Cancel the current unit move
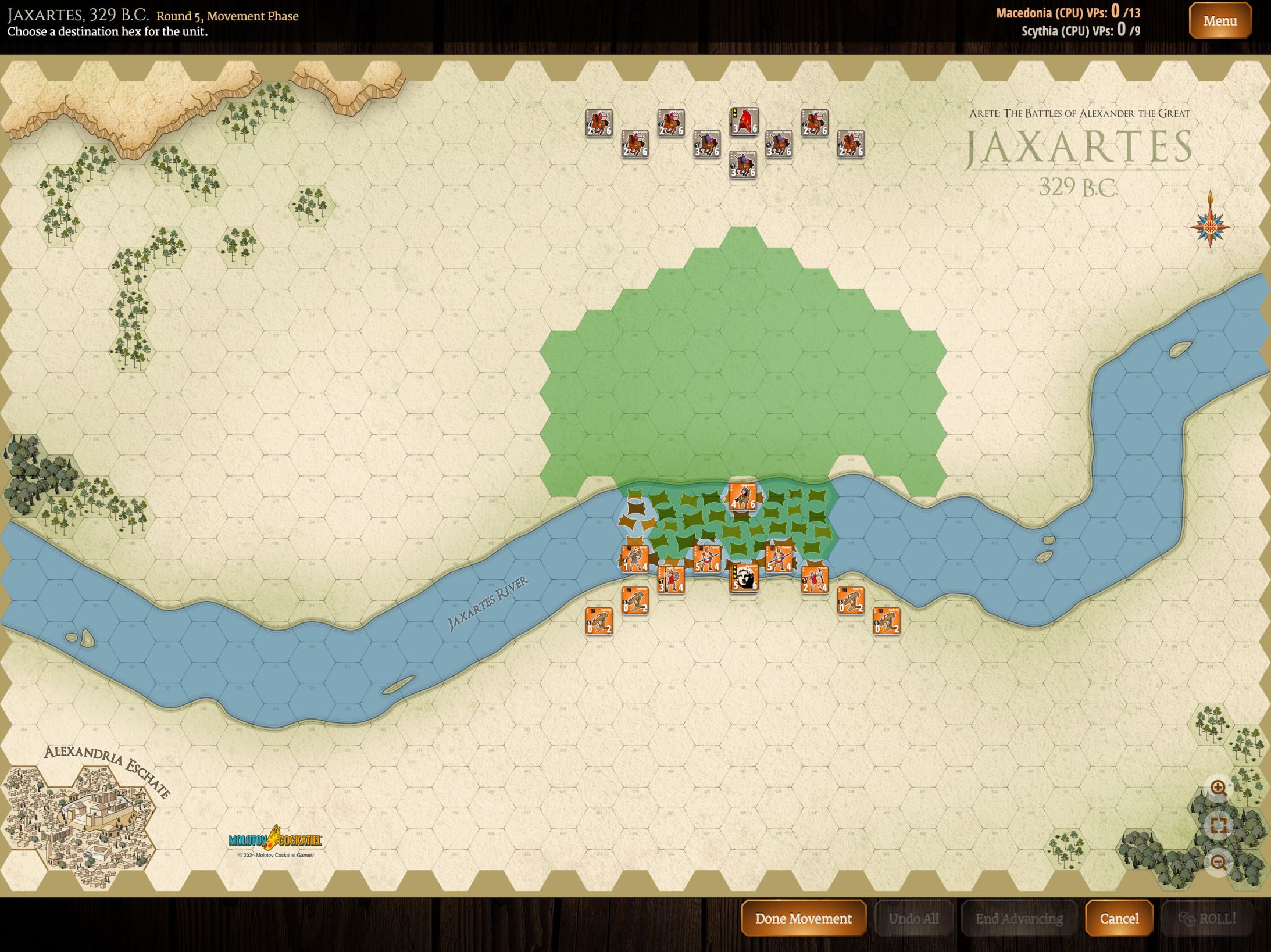This screenshot has width=1271, height=952. 1119,918
